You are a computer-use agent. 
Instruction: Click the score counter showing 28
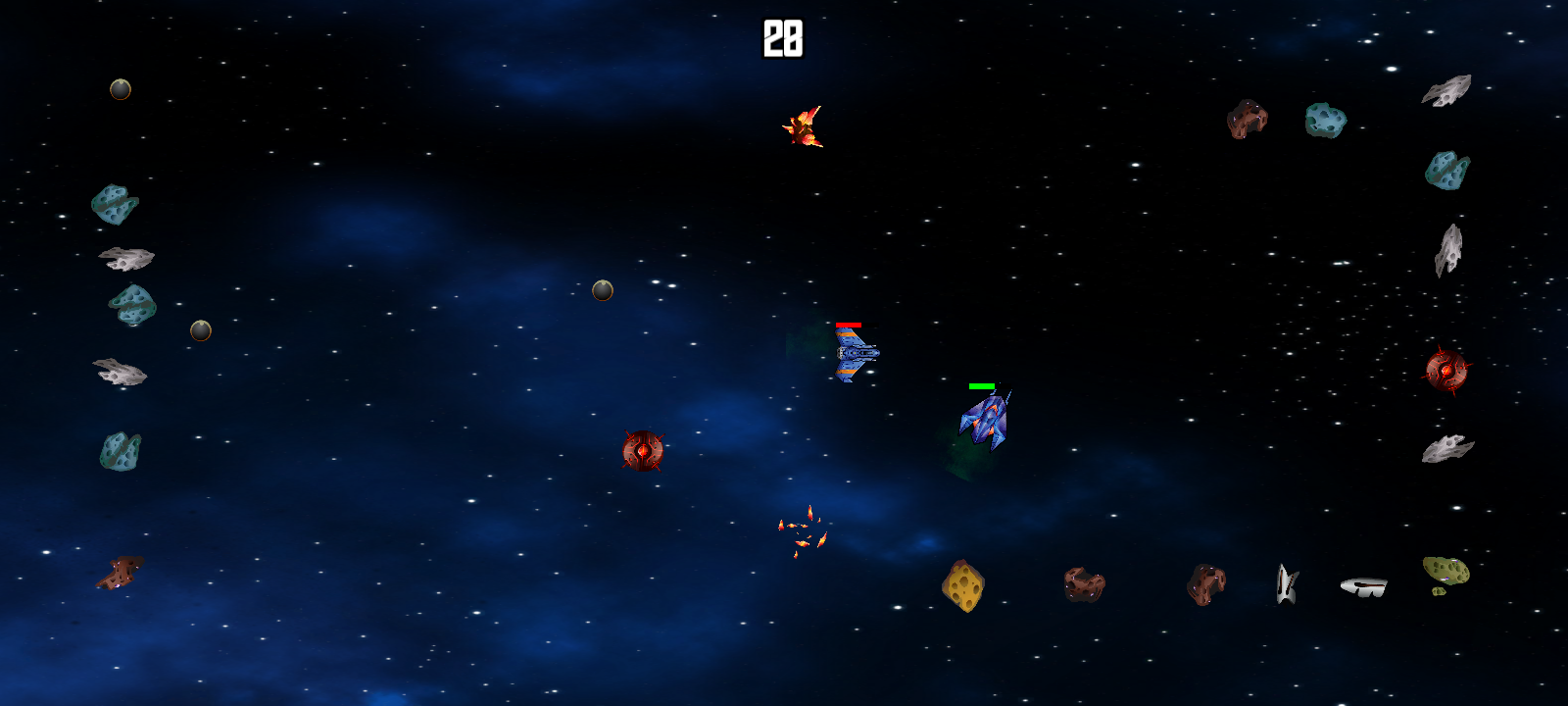tap(781, 37)
